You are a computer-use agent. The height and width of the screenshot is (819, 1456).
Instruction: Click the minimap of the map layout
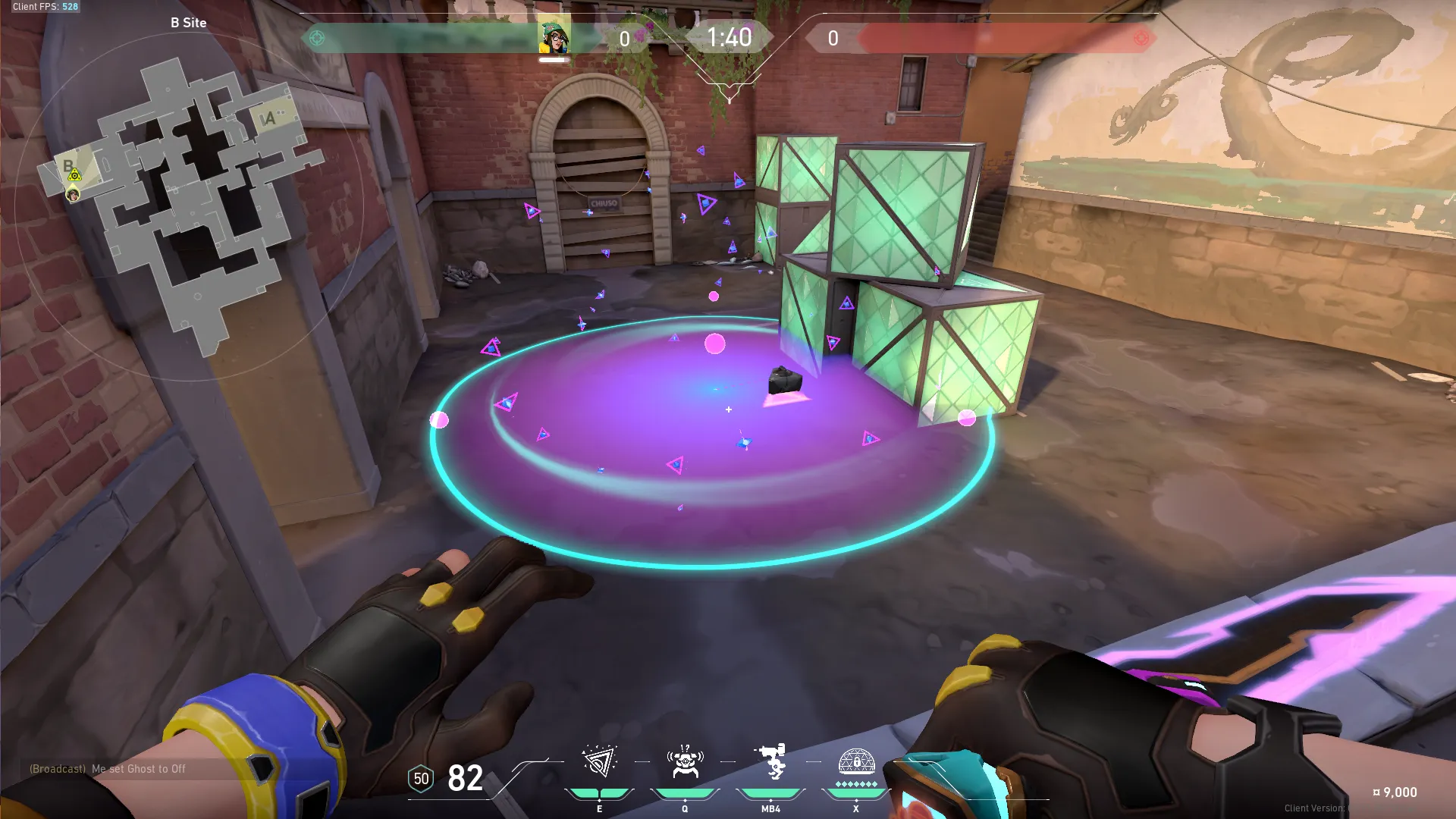(190, 205)
